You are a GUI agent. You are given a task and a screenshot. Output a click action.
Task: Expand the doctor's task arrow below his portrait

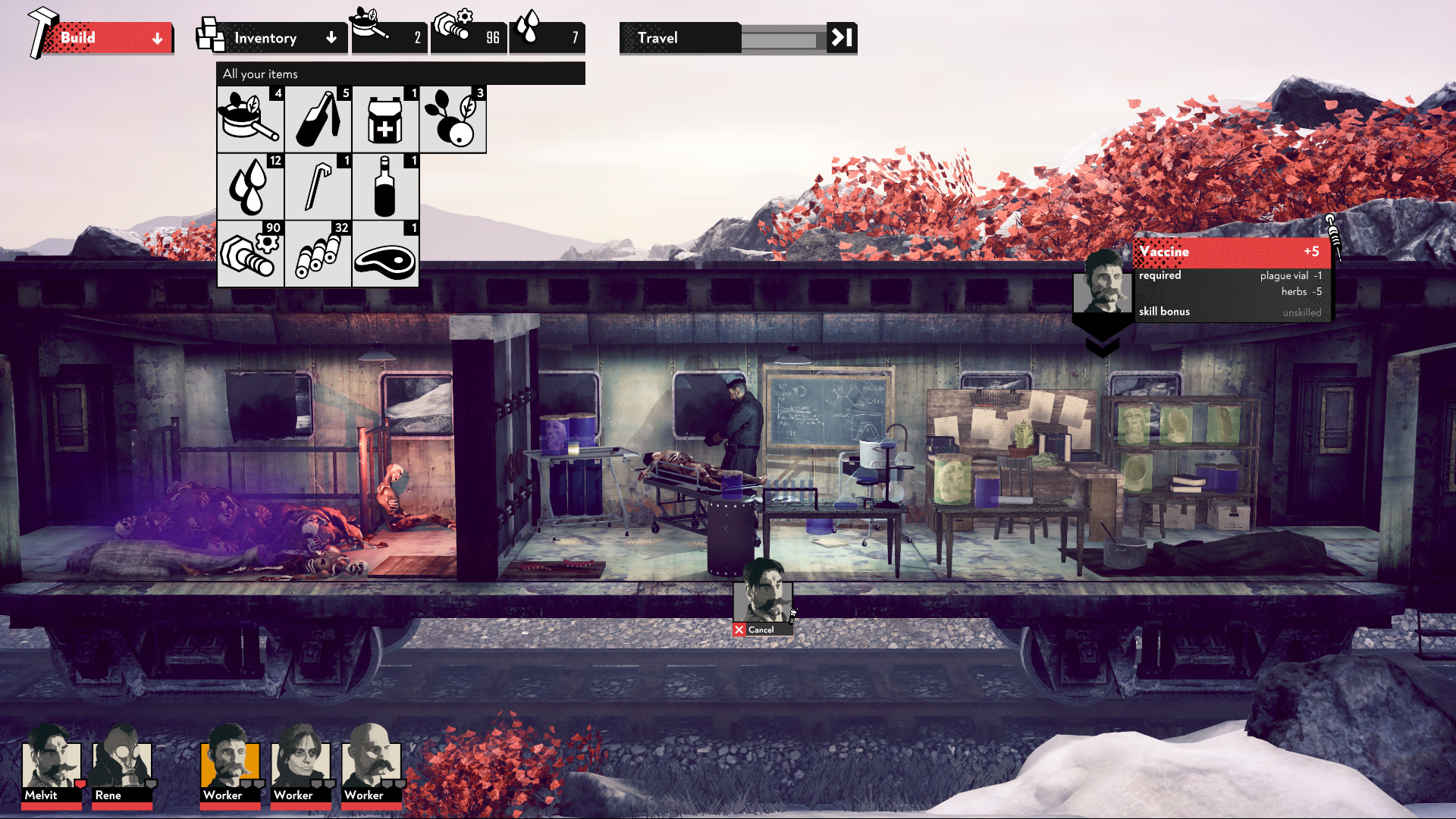click(1103, 341)
